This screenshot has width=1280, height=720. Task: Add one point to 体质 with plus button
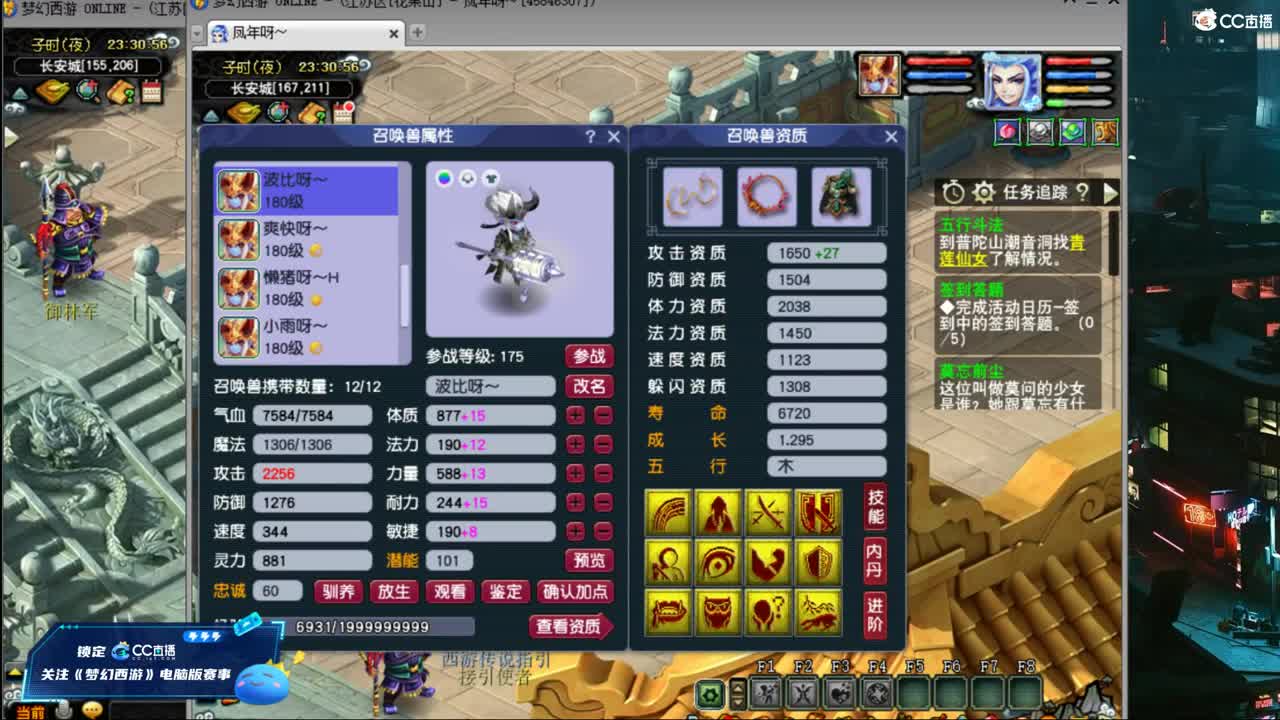(573, 416)
